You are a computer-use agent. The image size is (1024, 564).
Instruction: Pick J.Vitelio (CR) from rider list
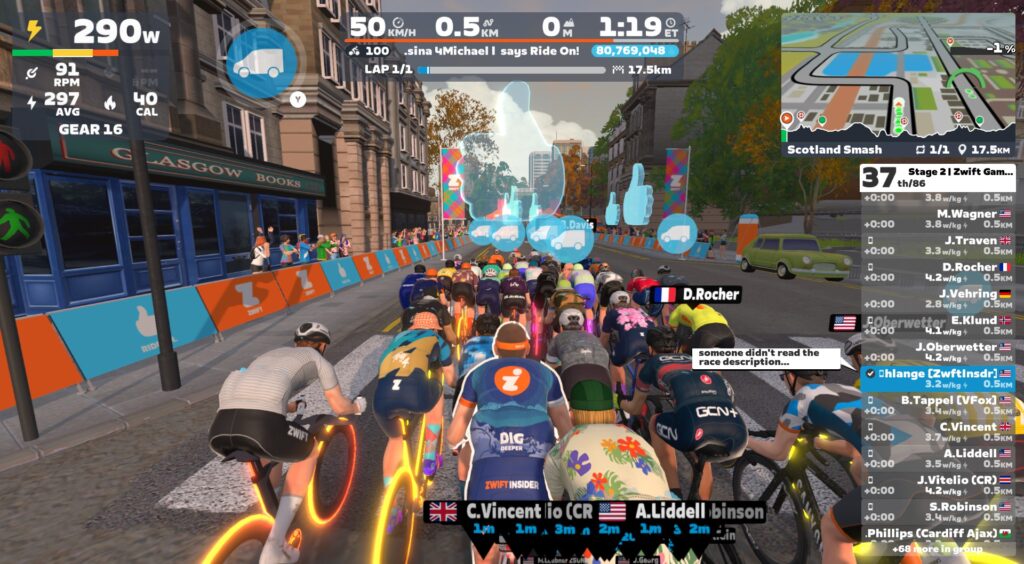coord(938,485)
